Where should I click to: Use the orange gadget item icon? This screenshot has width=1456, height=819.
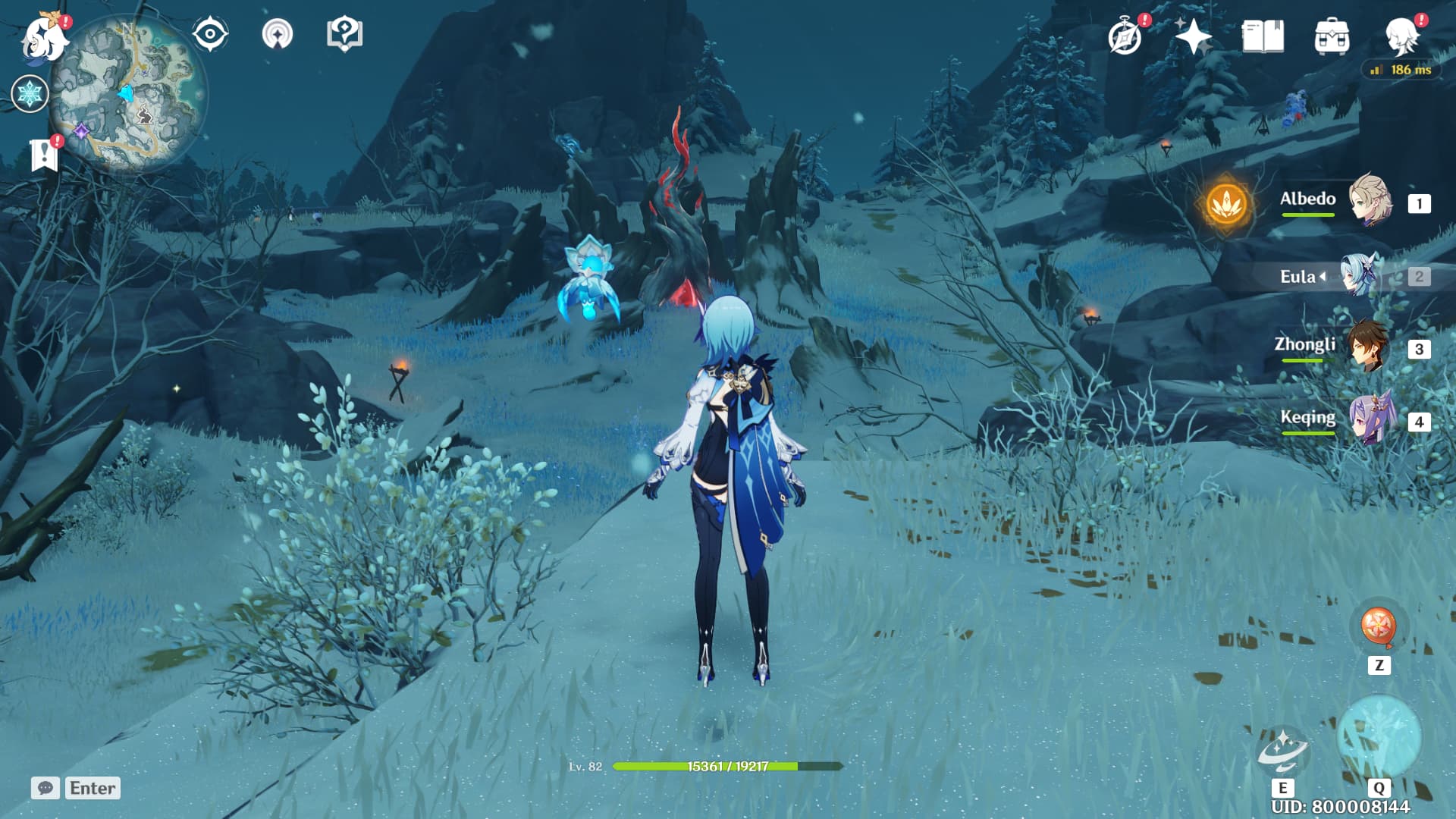[x=1379, y=627]
